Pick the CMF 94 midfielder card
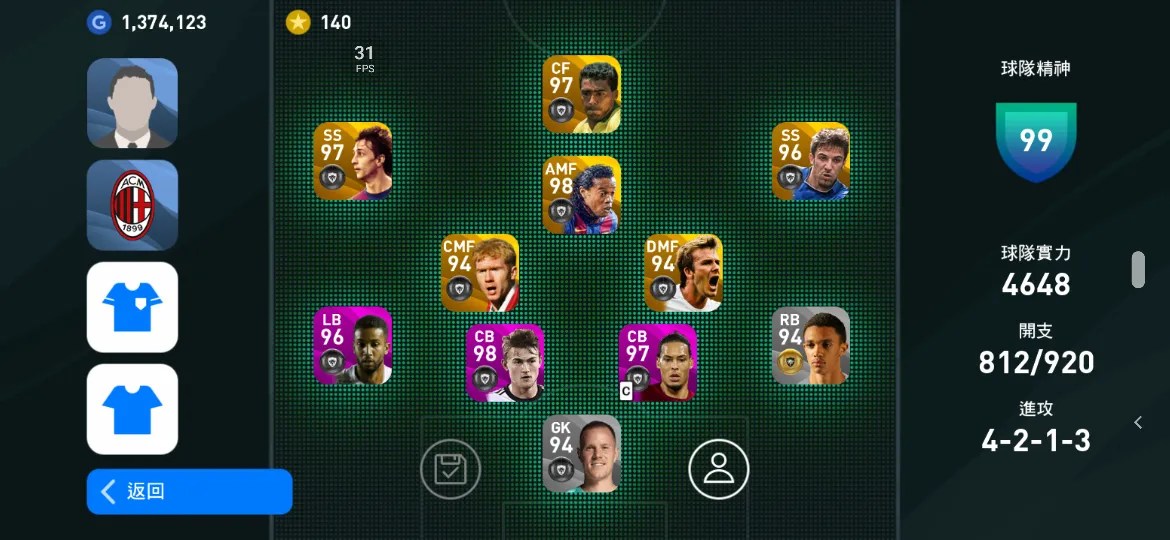Screen dimensions: 1170x540 [x=480, y=273]
